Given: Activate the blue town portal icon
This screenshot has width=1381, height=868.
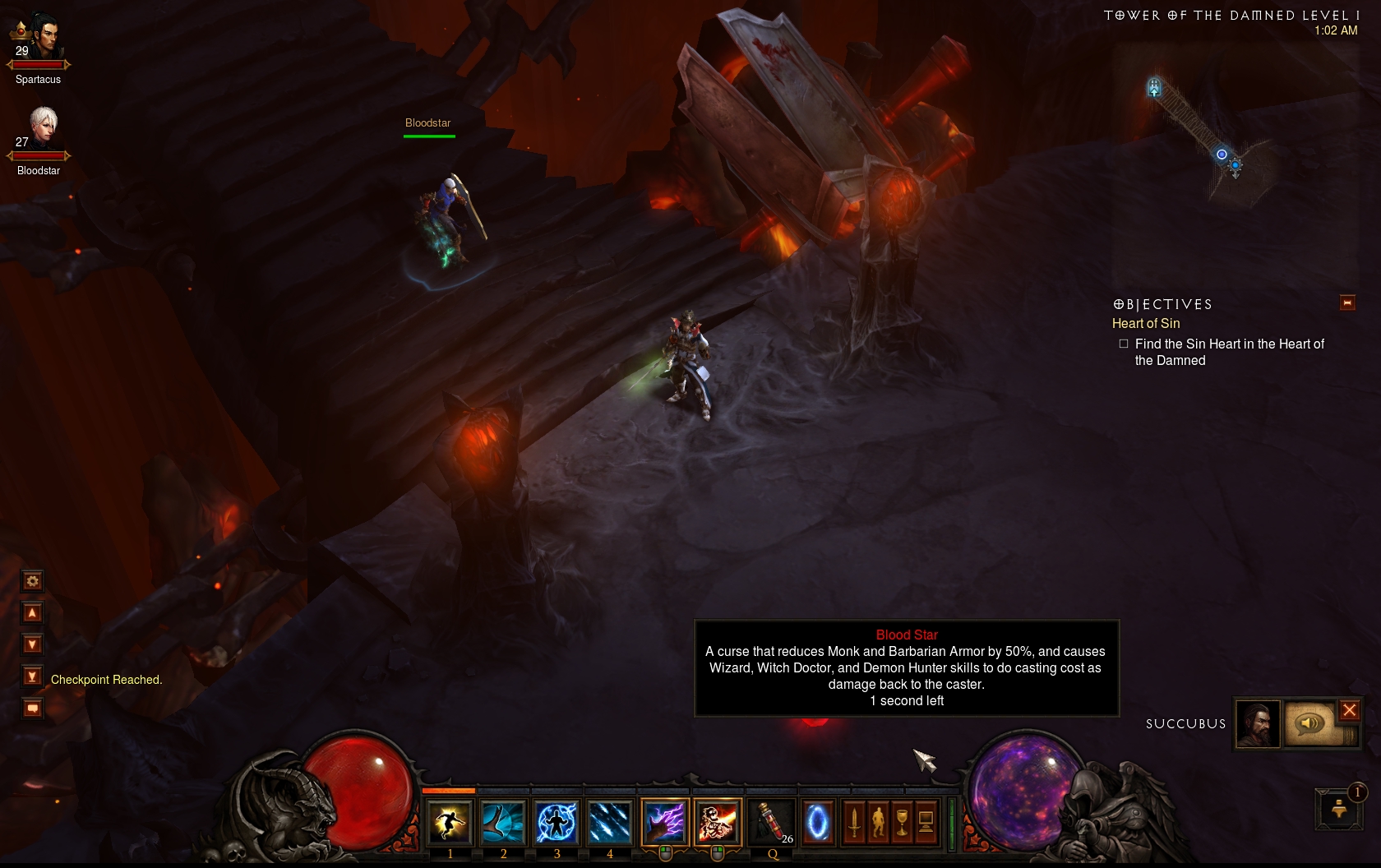Looking at the screenshot, I should (818, 822).
